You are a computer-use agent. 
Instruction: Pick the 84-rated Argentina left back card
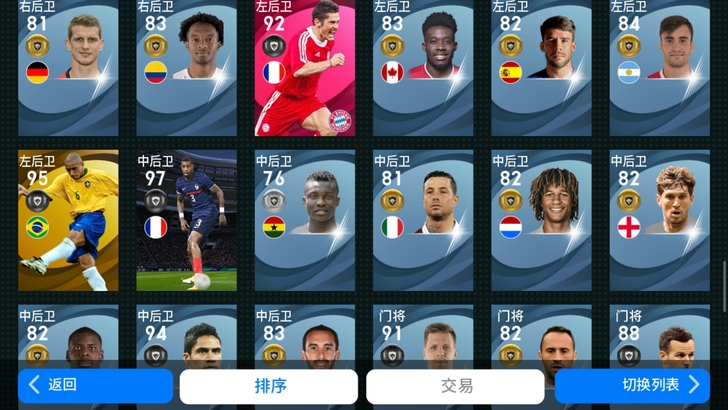coord(660,68)
